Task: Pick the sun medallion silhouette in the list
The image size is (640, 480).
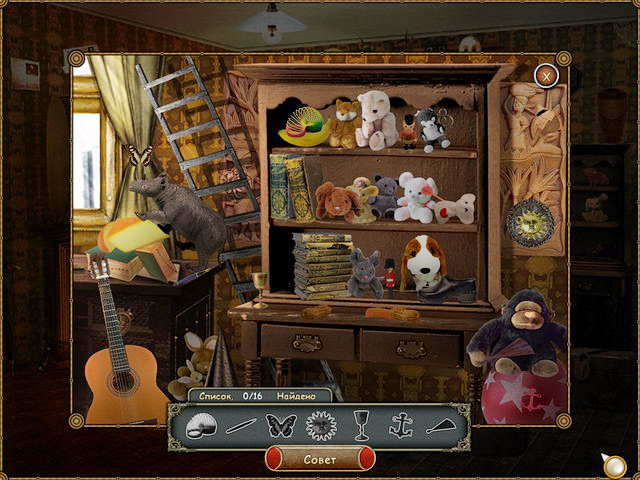Action: tap(321, 425)
